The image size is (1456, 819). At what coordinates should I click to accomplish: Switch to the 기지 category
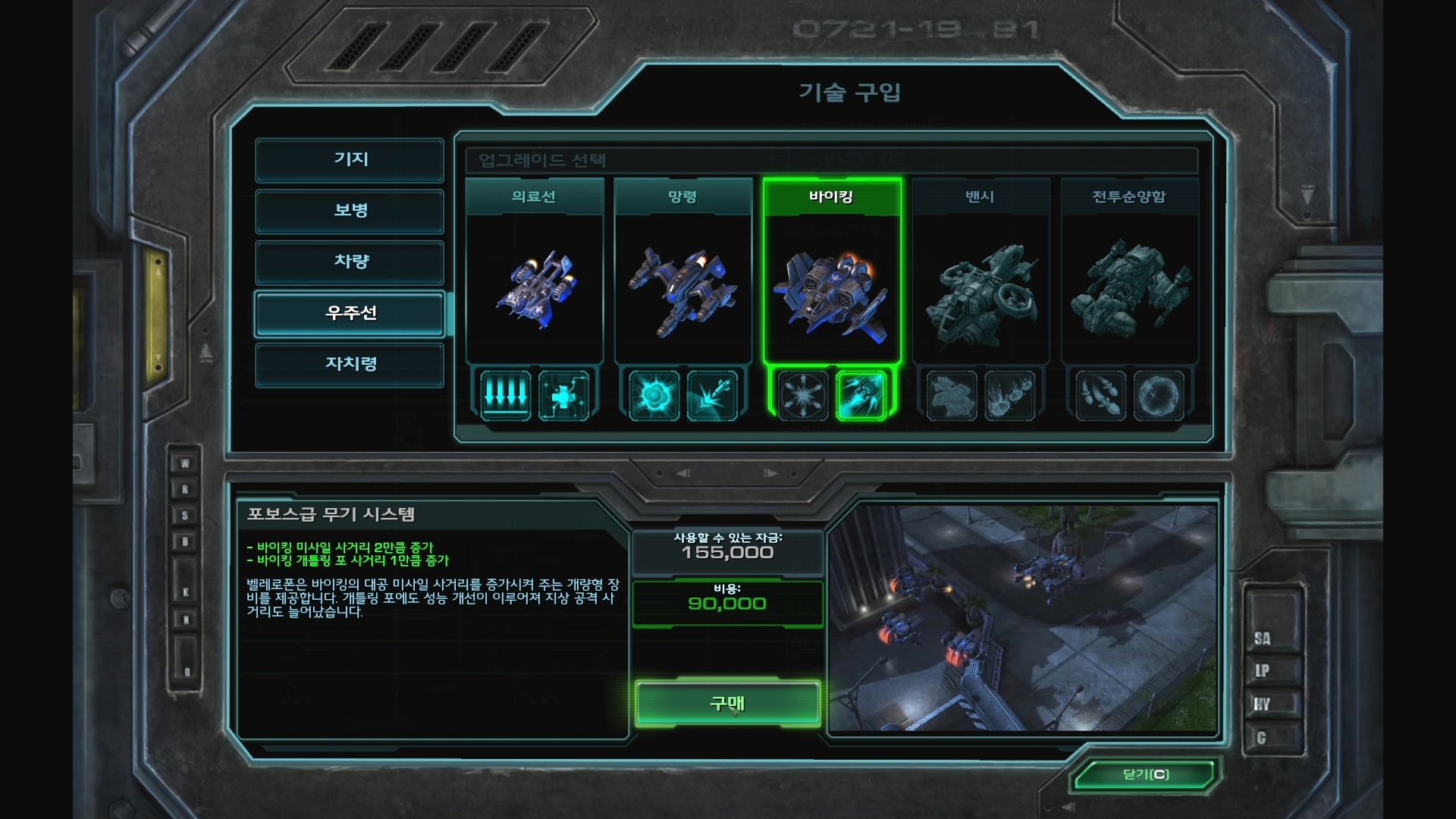tap(350, 160)
